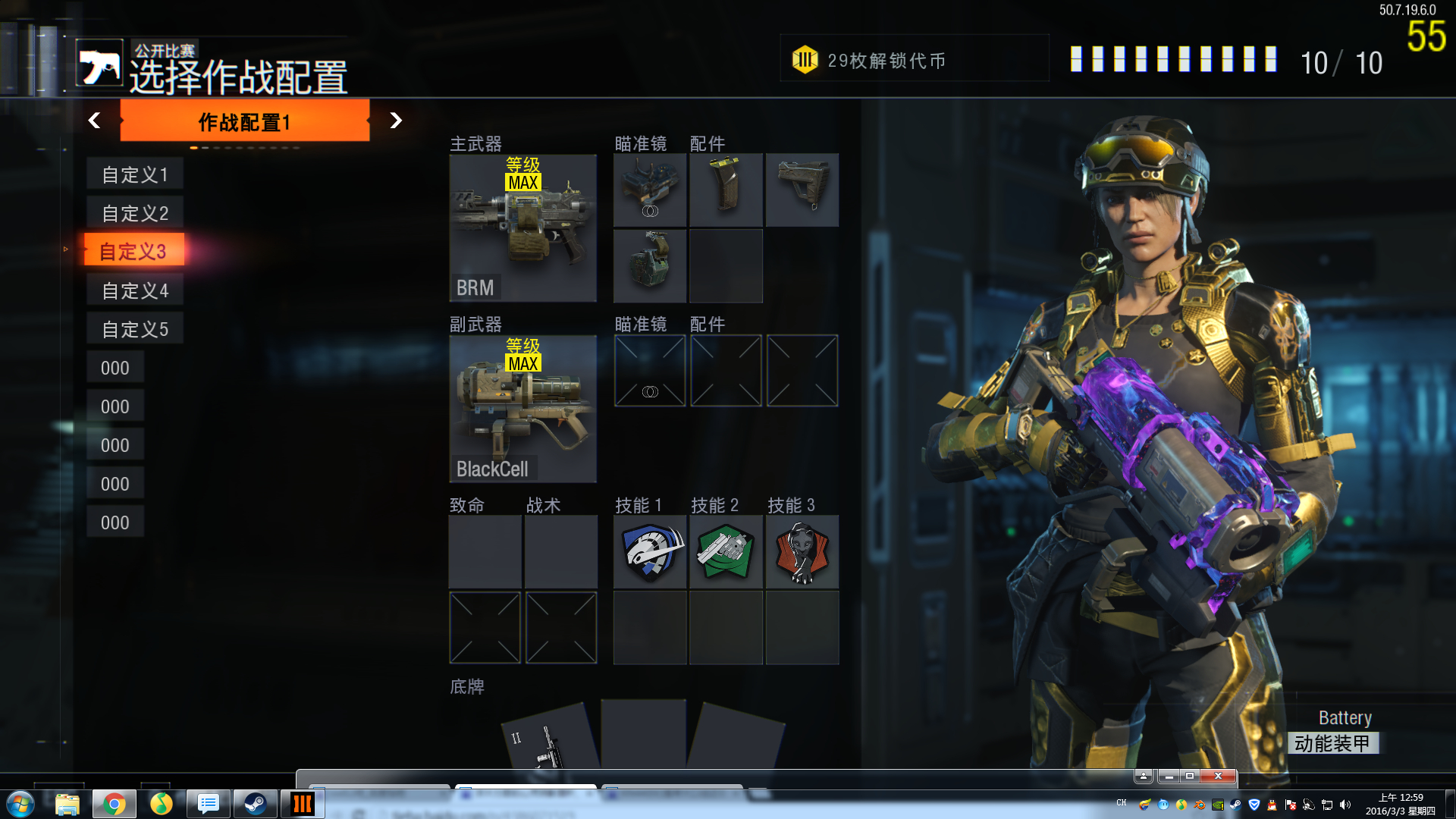The height and width of the screenshot is (819, 1456).
Task: Change the BlackCell secondary weapon
Action: pos(522,409)
